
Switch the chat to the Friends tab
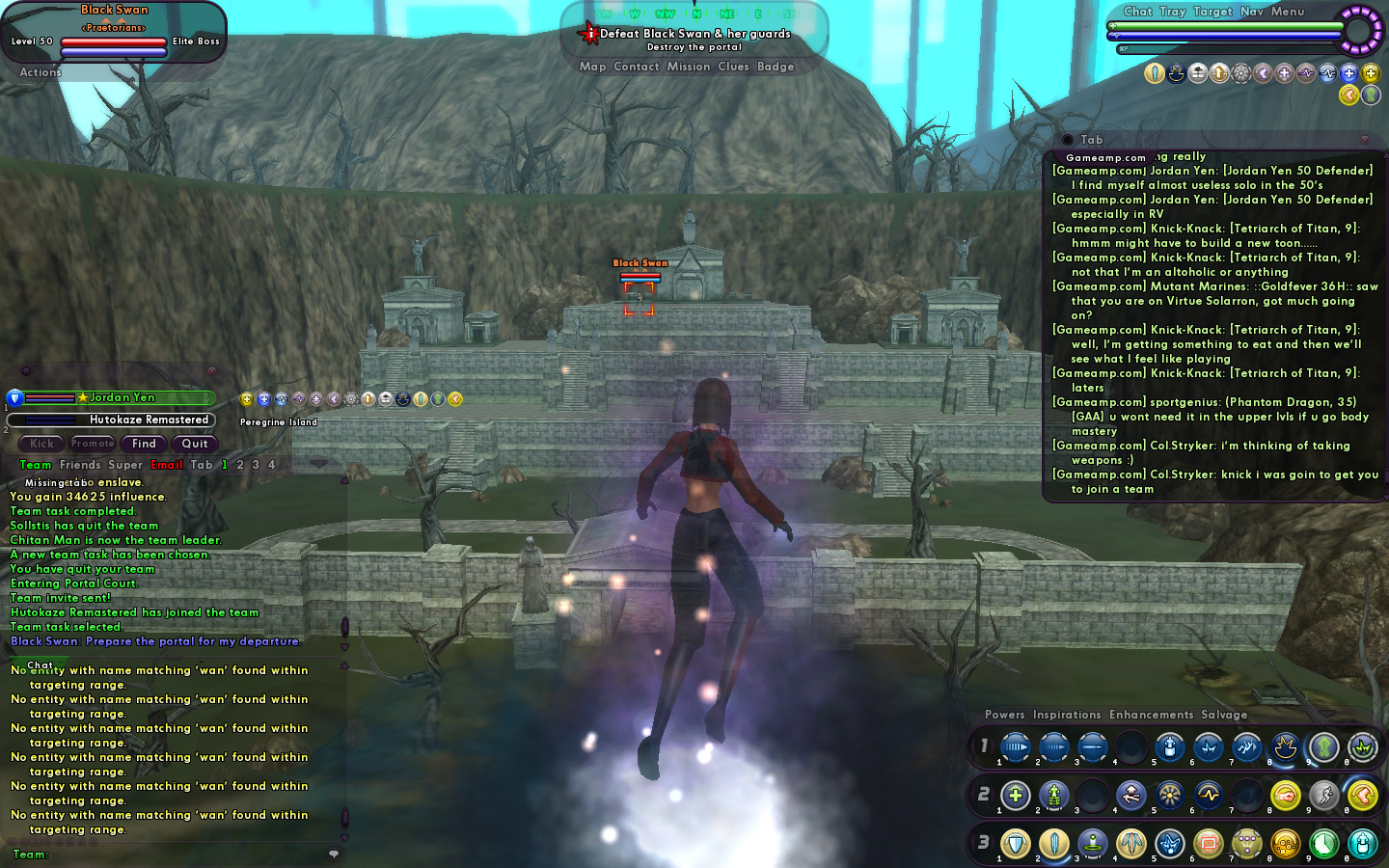tap(80, 465)
